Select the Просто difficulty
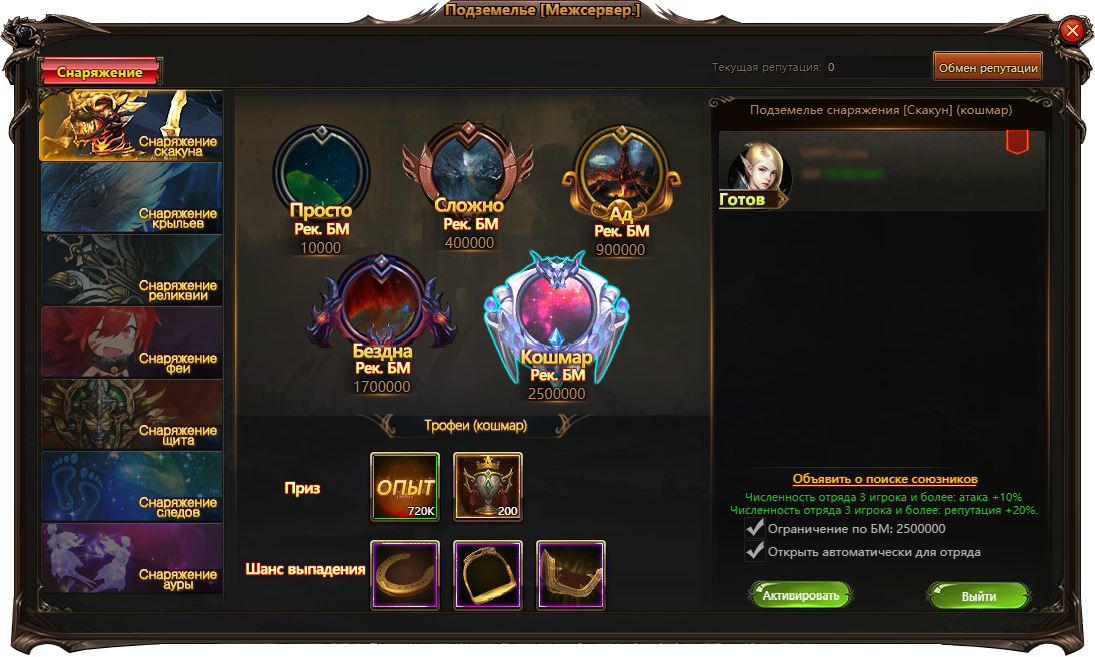1095x657 pixels. click(x=321, y=173)
